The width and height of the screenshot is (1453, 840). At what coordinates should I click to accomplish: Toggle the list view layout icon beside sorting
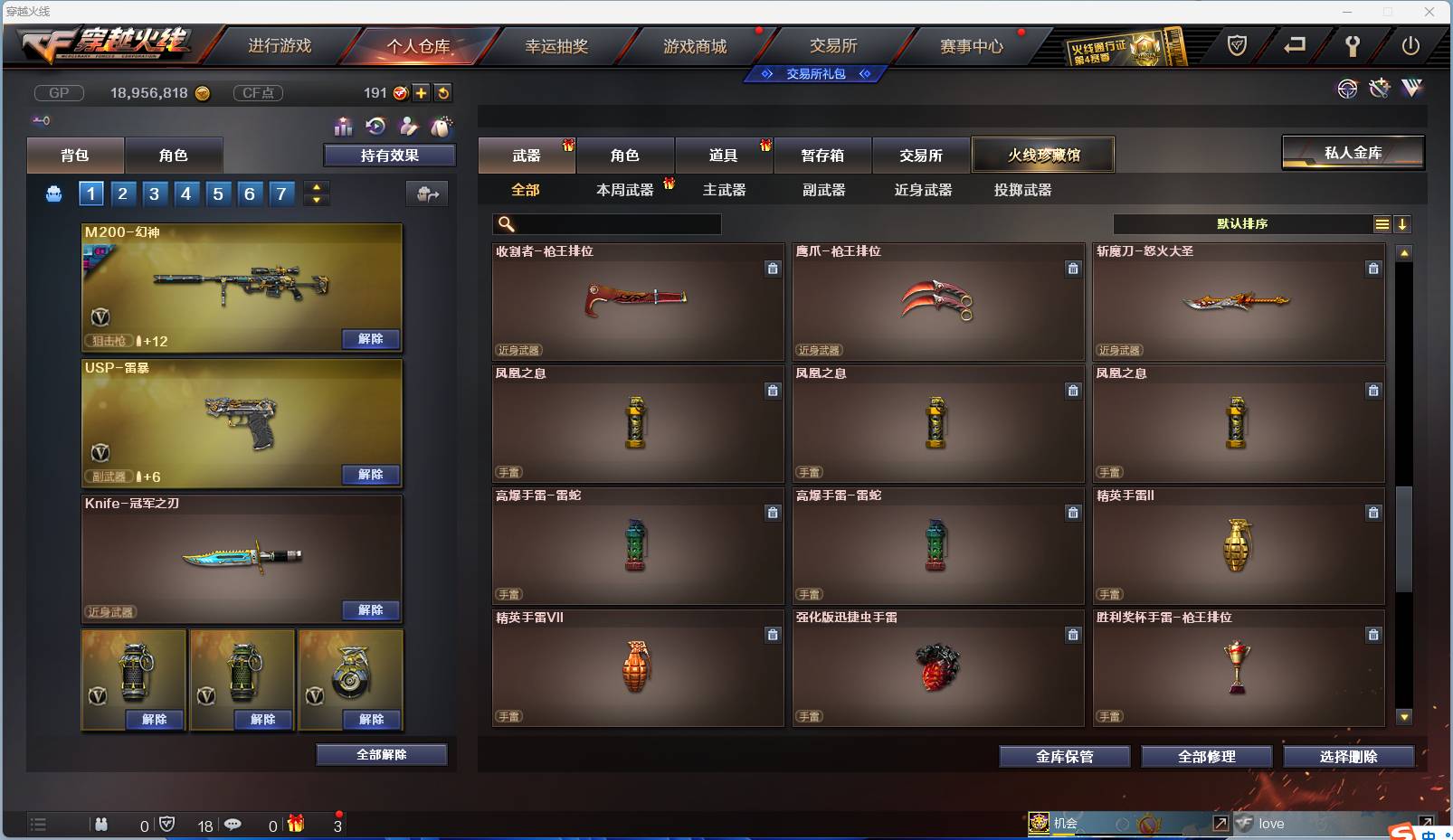1382,223
